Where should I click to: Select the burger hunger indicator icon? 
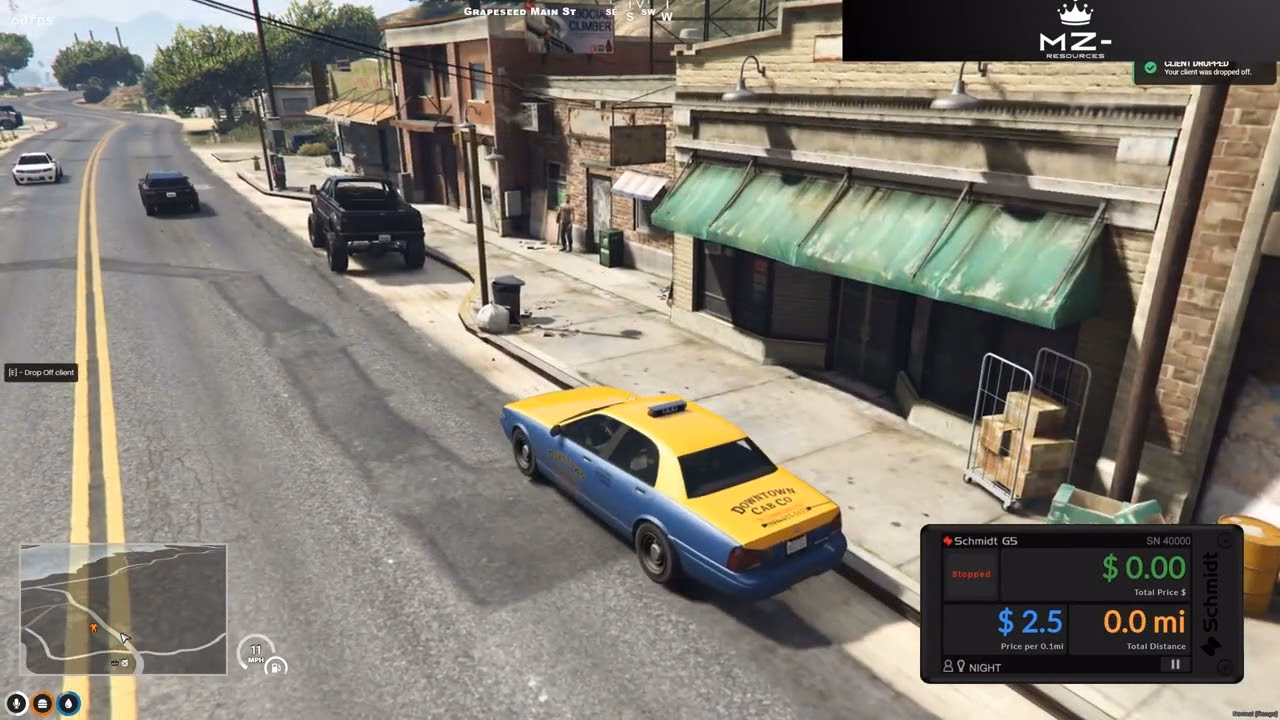42,703
